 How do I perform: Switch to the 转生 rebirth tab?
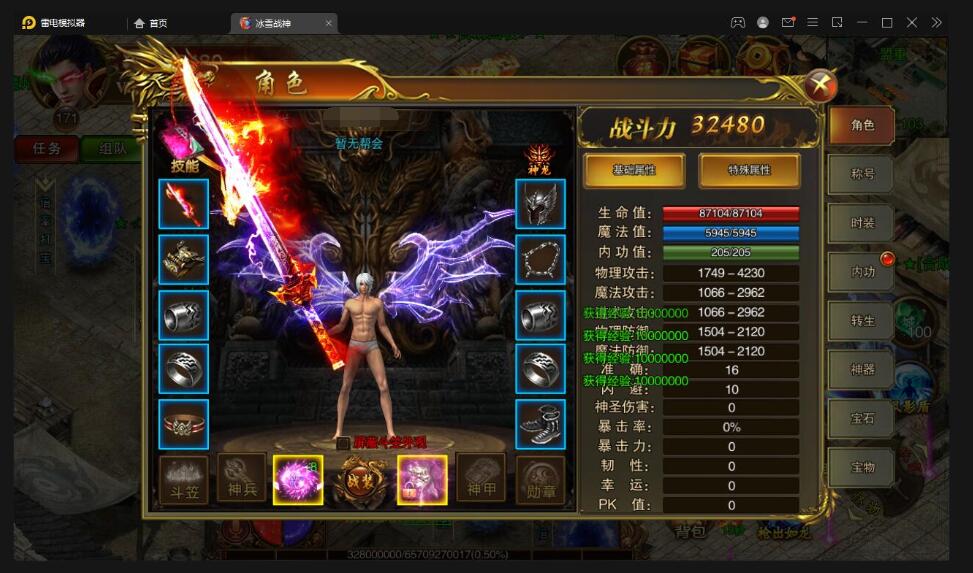(x=861, y=321)
